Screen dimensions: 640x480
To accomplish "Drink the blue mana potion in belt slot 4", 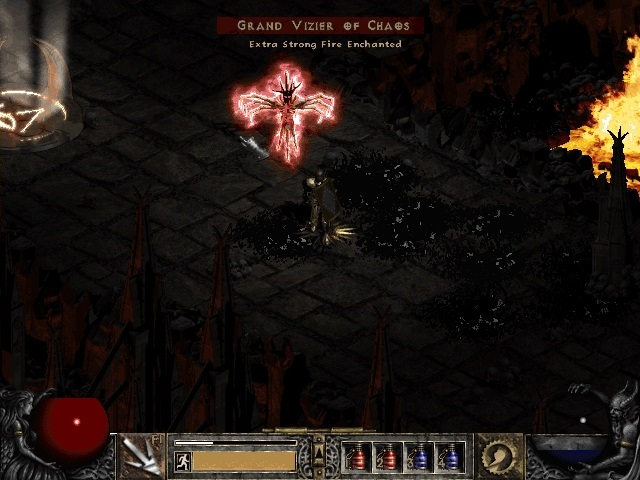I will pyautogui.click(x=448, y=457).
